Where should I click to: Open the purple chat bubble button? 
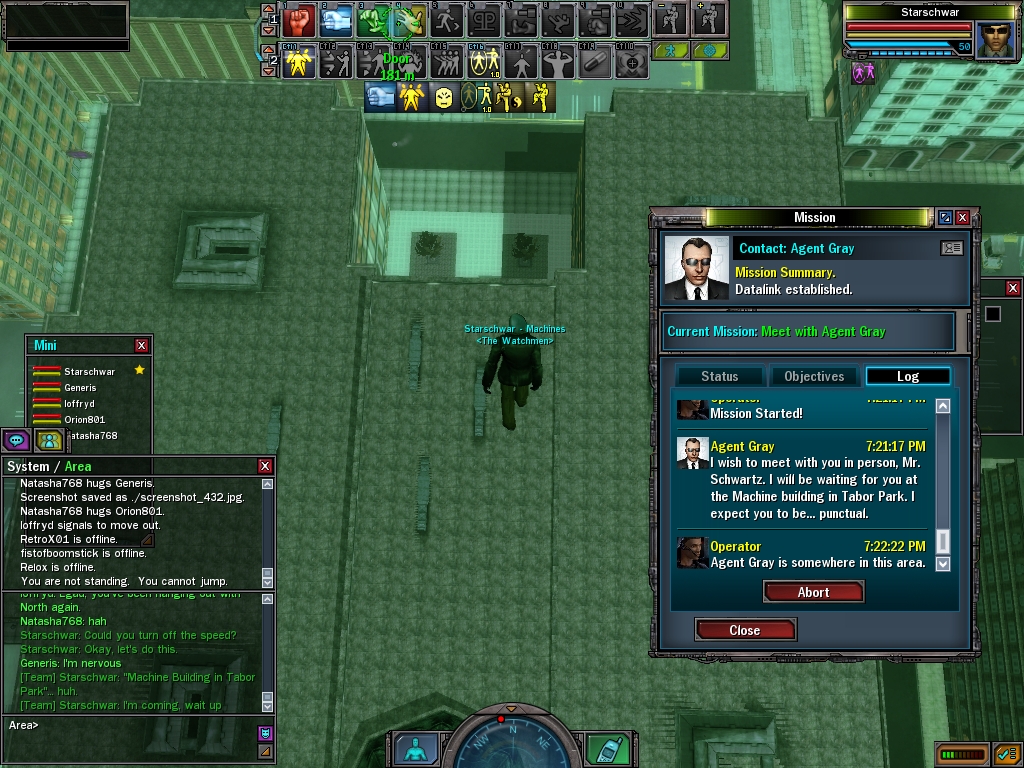16,440
